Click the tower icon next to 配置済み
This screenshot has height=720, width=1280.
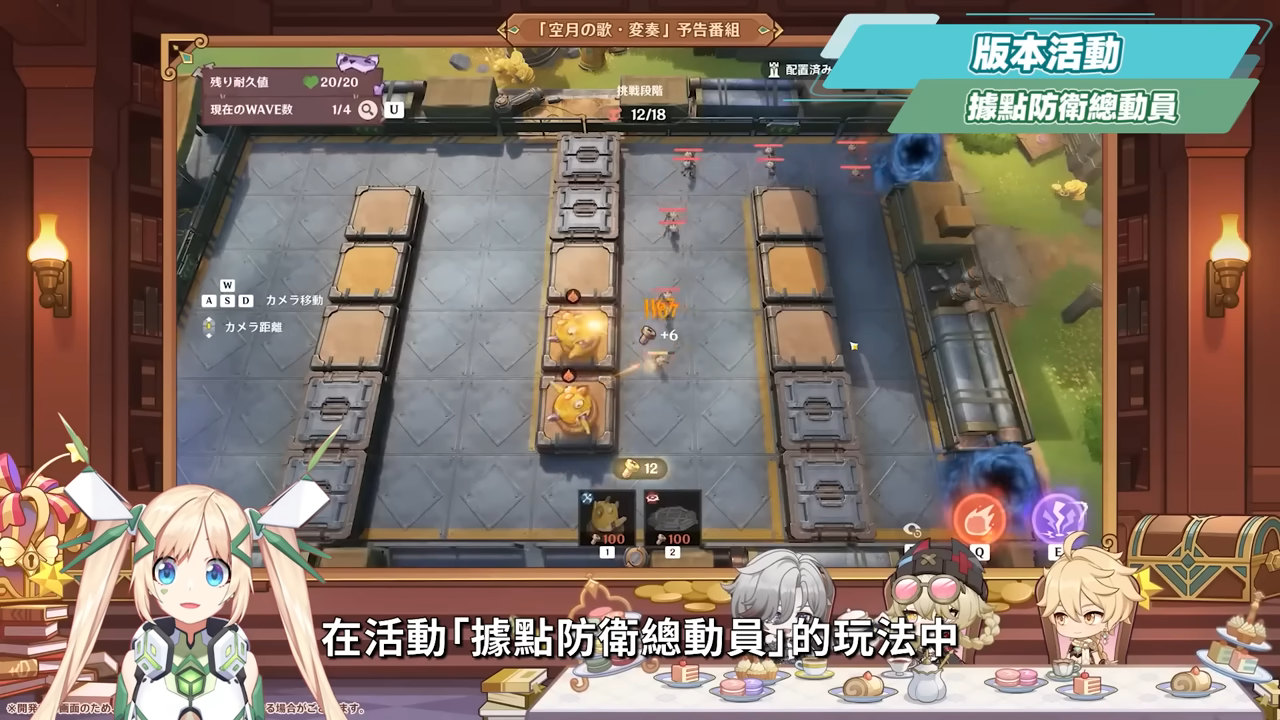coord(773,69)
